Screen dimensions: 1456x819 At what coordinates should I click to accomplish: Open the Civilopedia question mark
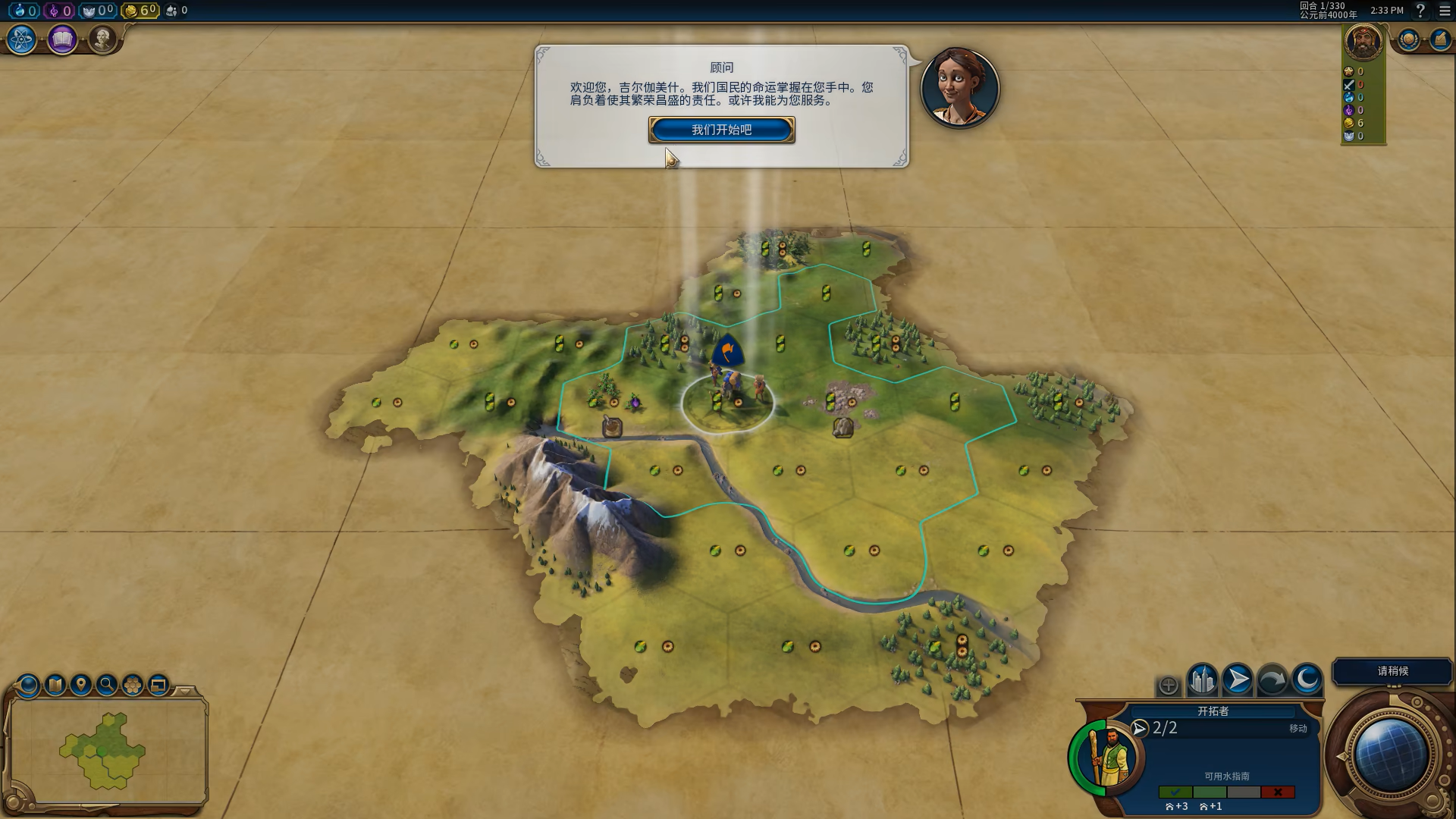(1420, 11)
